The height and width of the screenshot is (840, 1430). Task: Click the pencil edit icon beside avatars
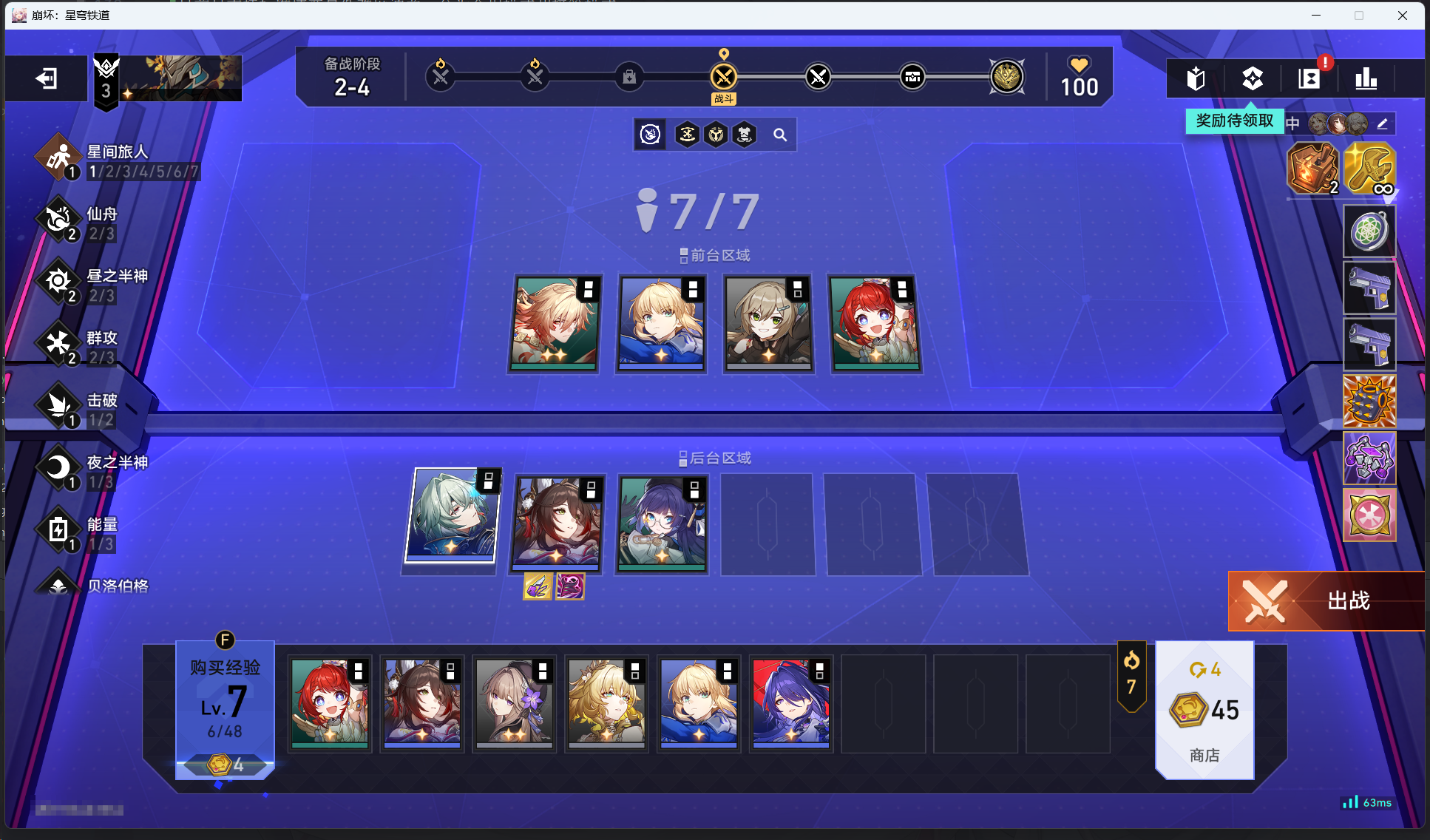click(1382, 123)
